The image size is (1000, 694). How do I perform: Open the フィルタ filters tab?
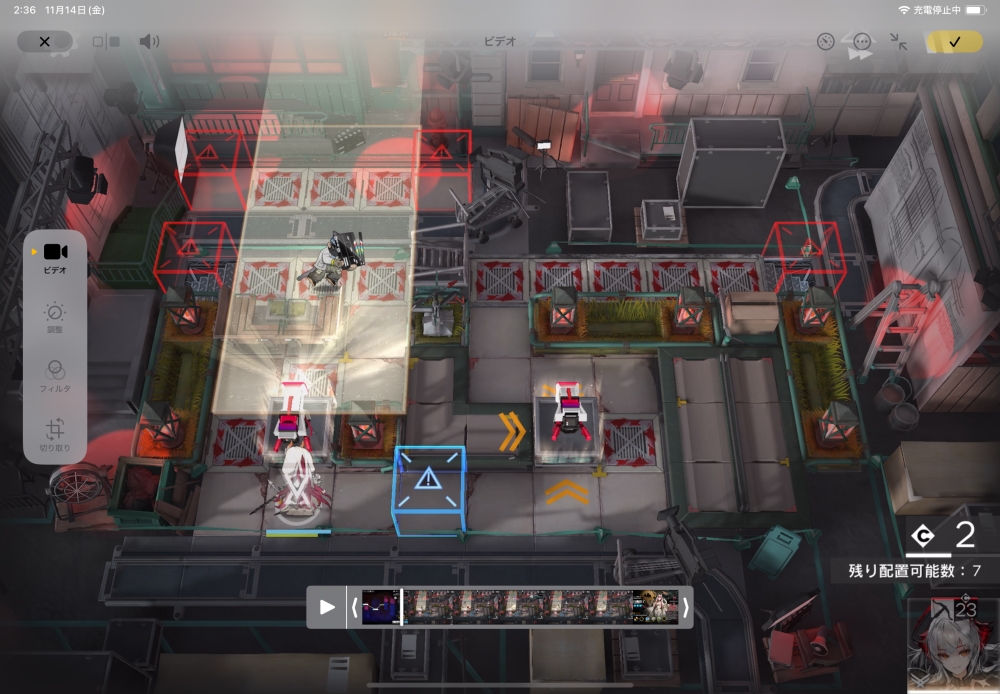coord(55,376)
